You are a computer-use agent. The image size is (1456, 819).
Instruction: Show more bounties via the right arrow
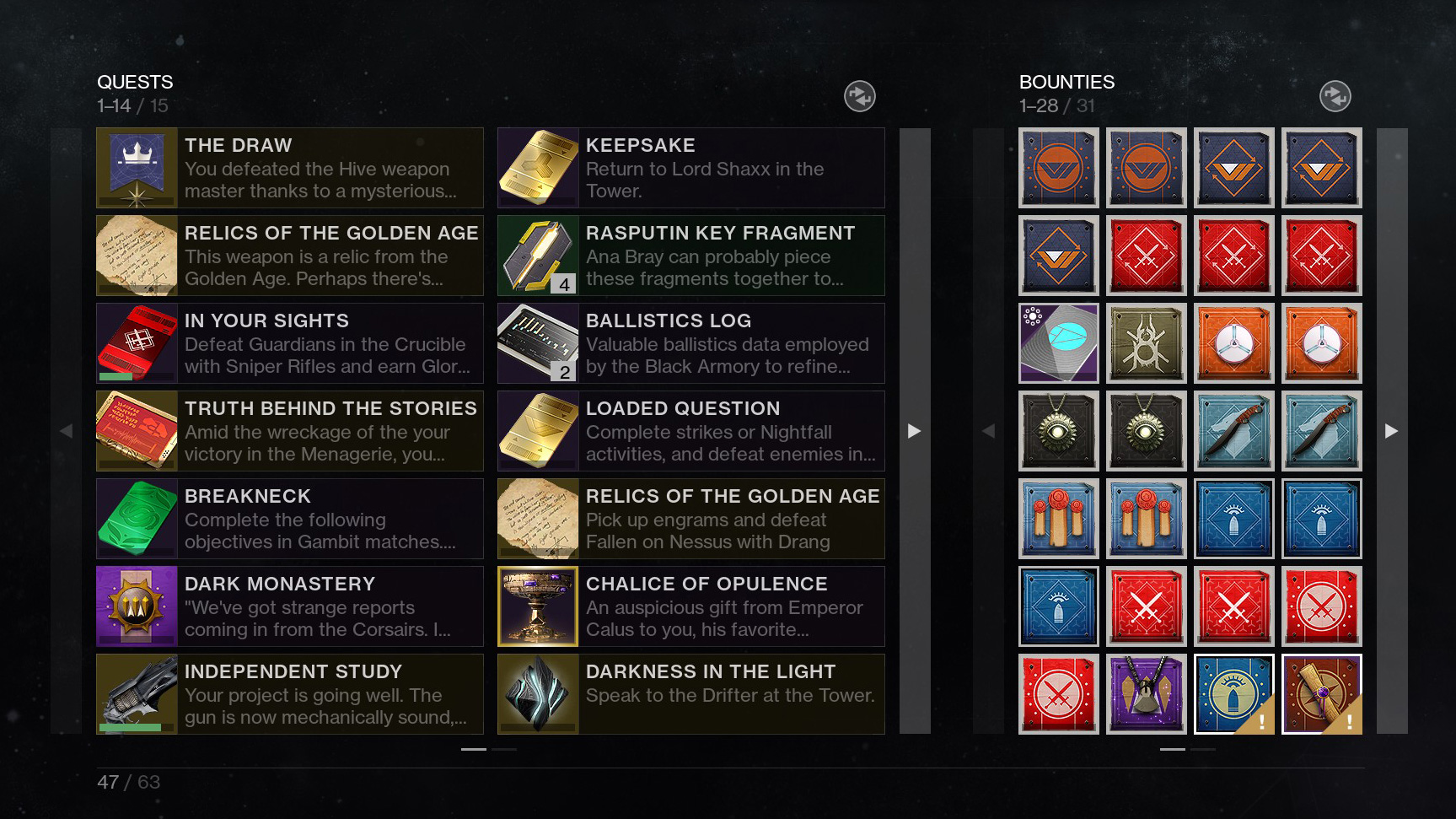(x=1392, y=431)
